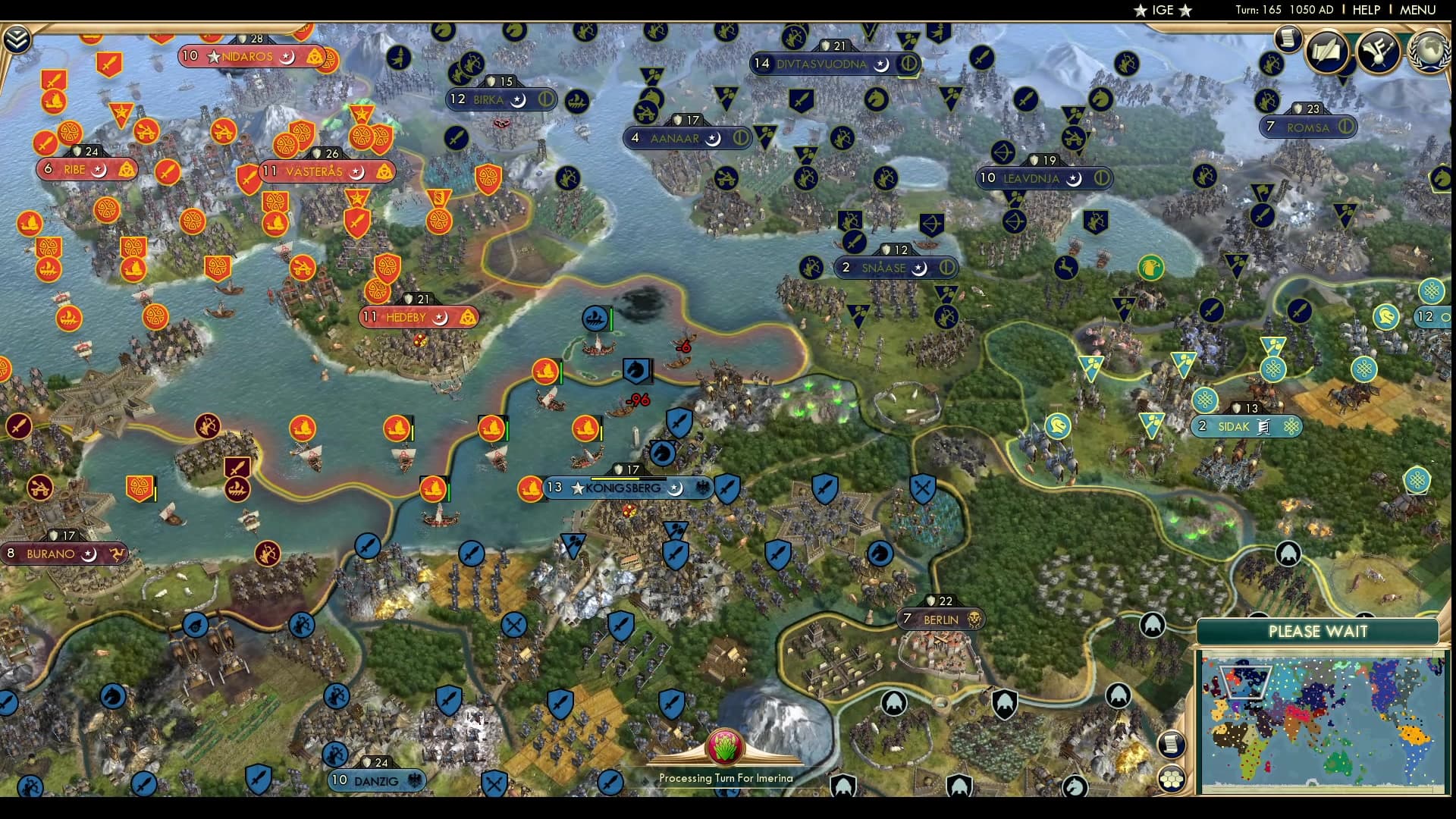
Task: Toggle strategic view with the hexagon icon near minimap
Action: (x=1172, y=779)
